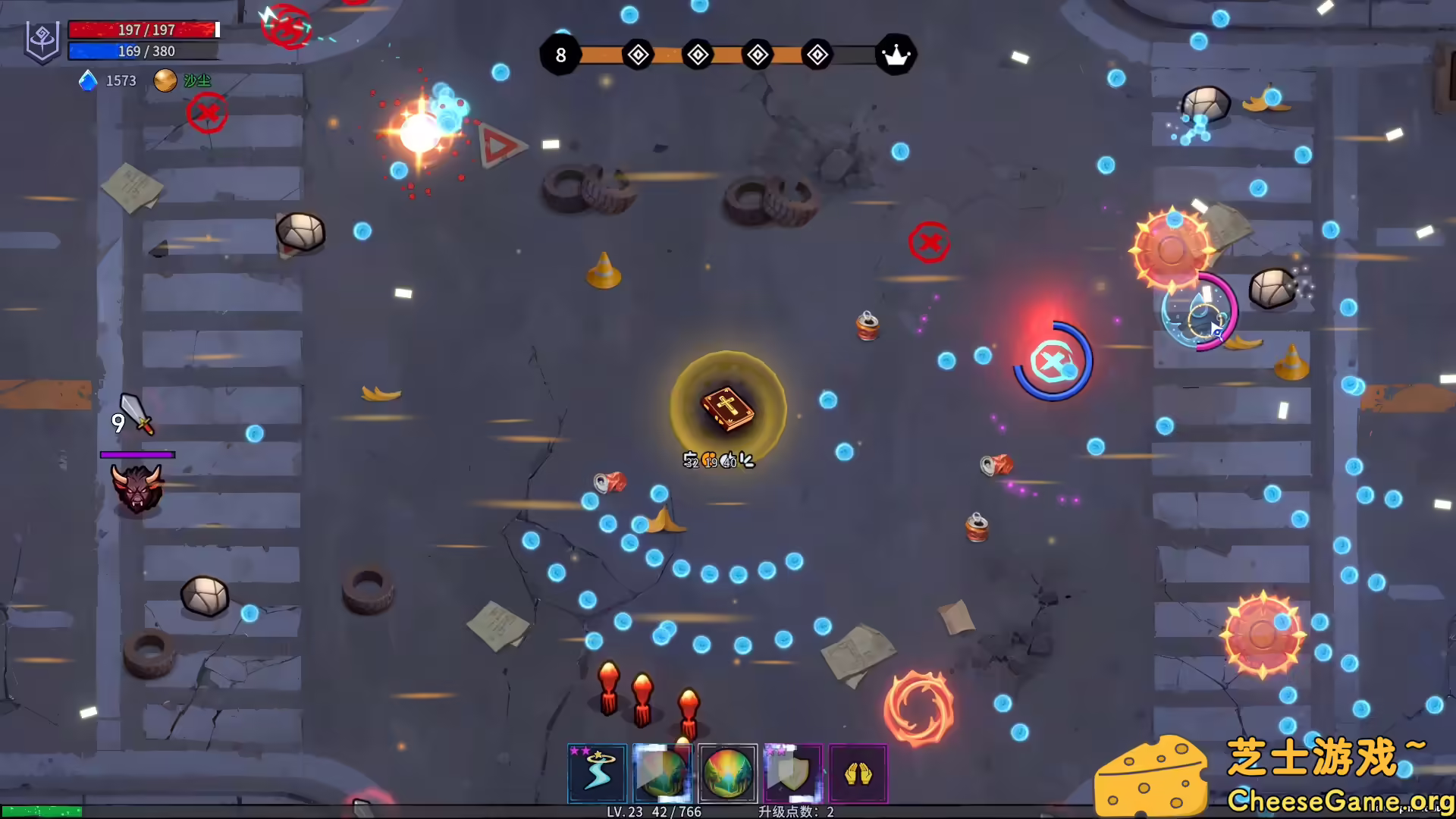
Task: Click the crown icon at the end of the stage bar
Action: pos(897,54)
